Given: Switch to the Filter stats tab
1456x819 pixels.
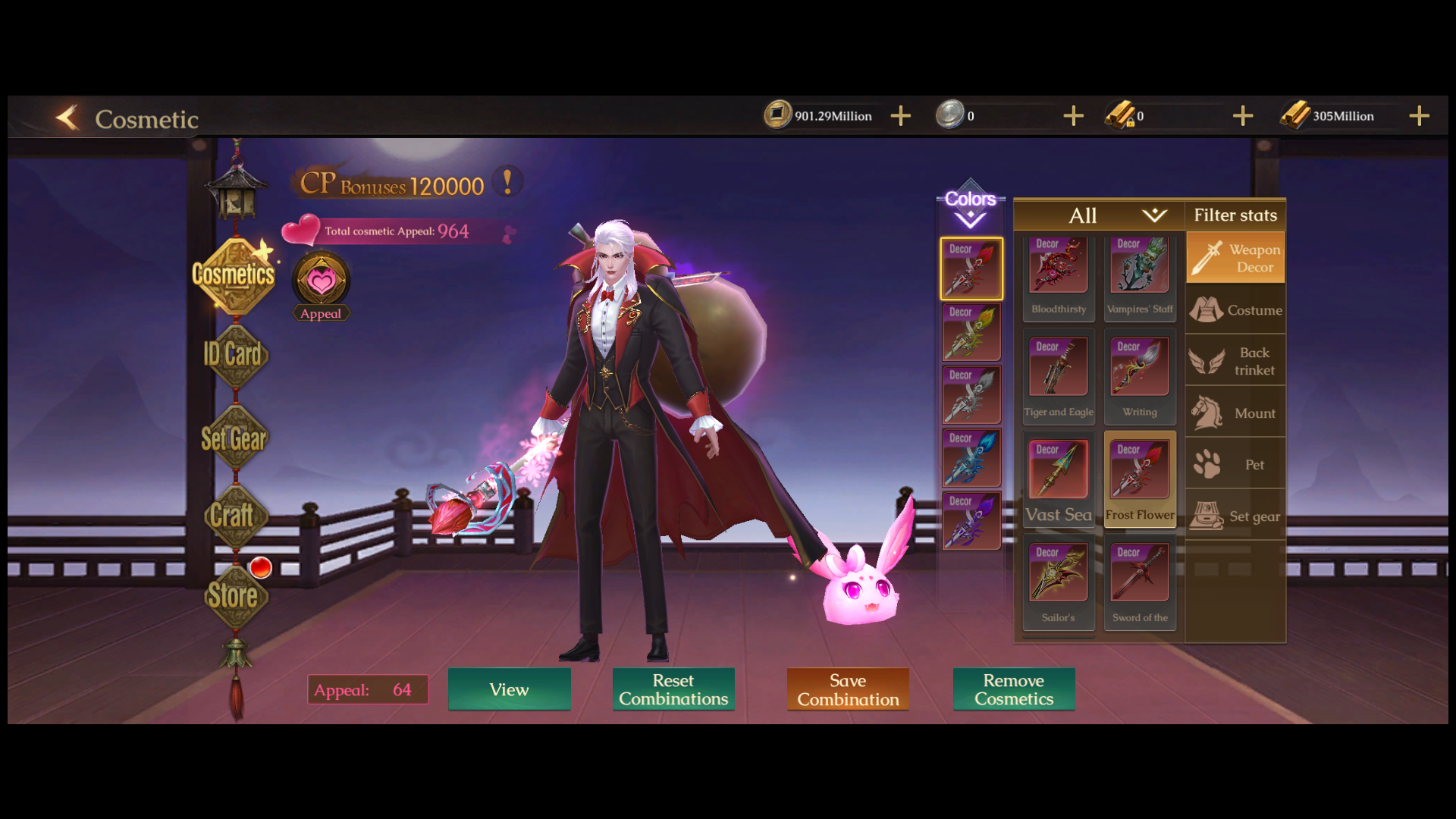Looking at the screenshot, I should [1235, 215].
